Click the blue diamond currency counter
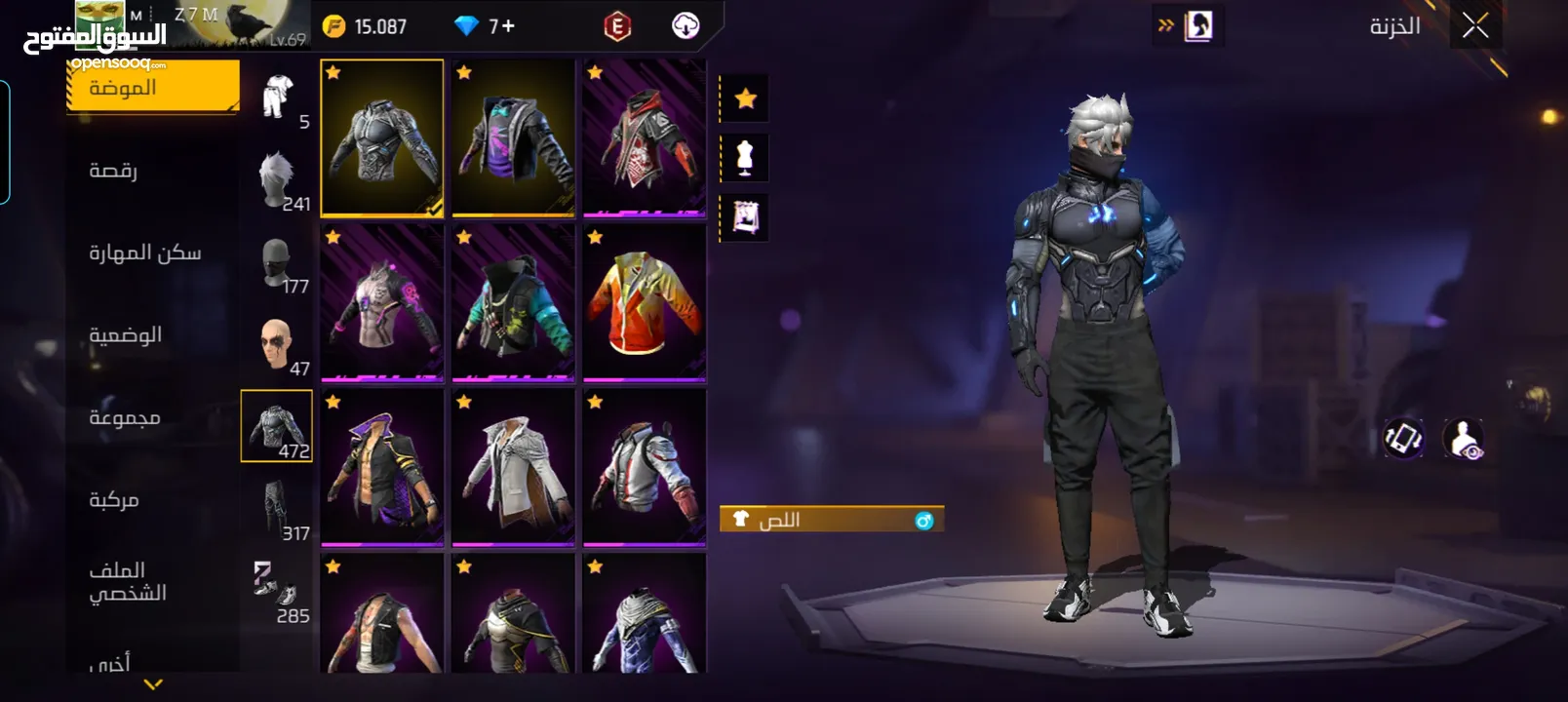This screenshot has height=702, width=1568. click(x=485, y=26)
